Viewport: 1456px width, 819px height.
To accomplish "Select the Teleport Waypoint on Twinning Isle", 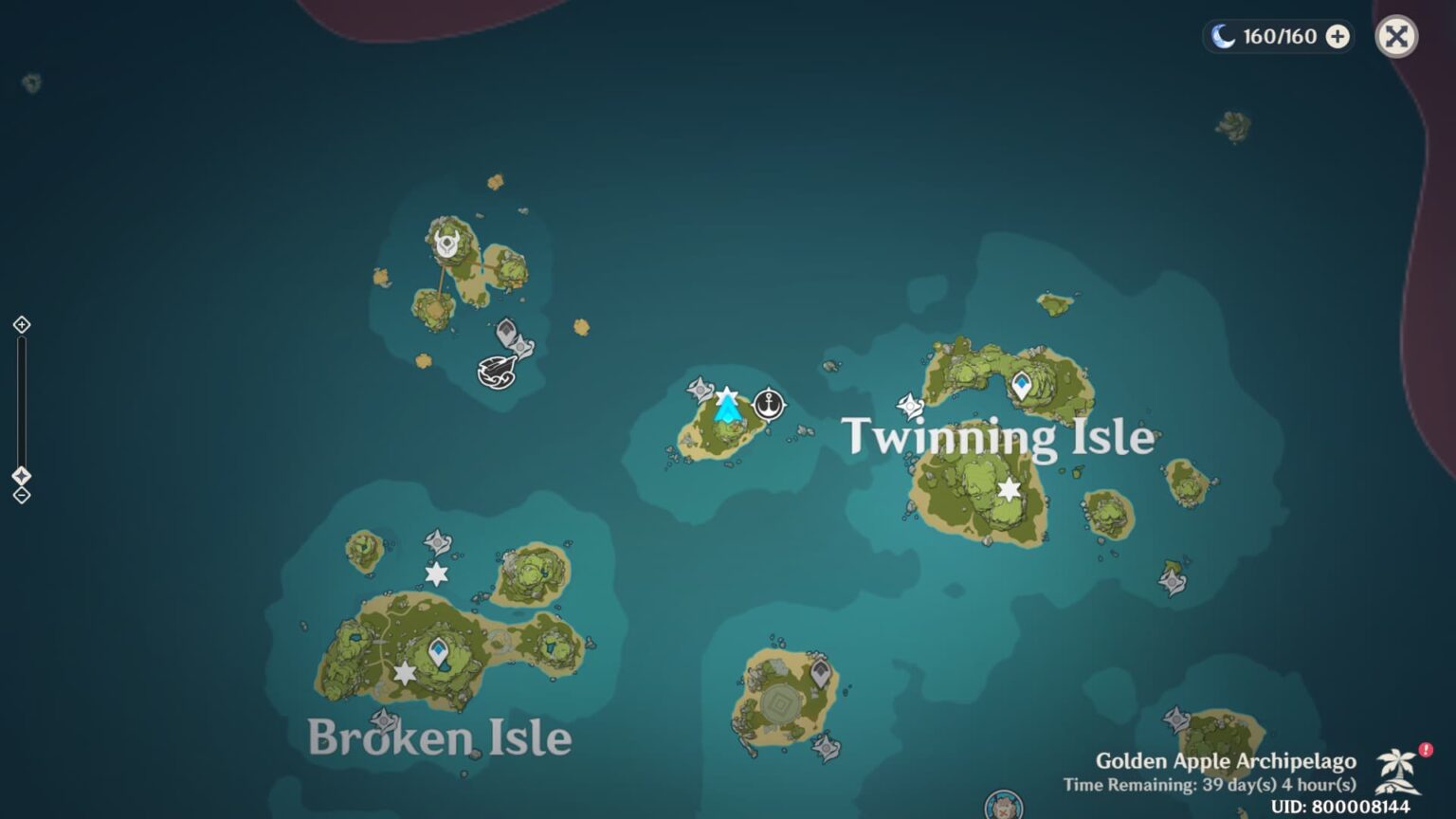I will (x=1022, y=384).
